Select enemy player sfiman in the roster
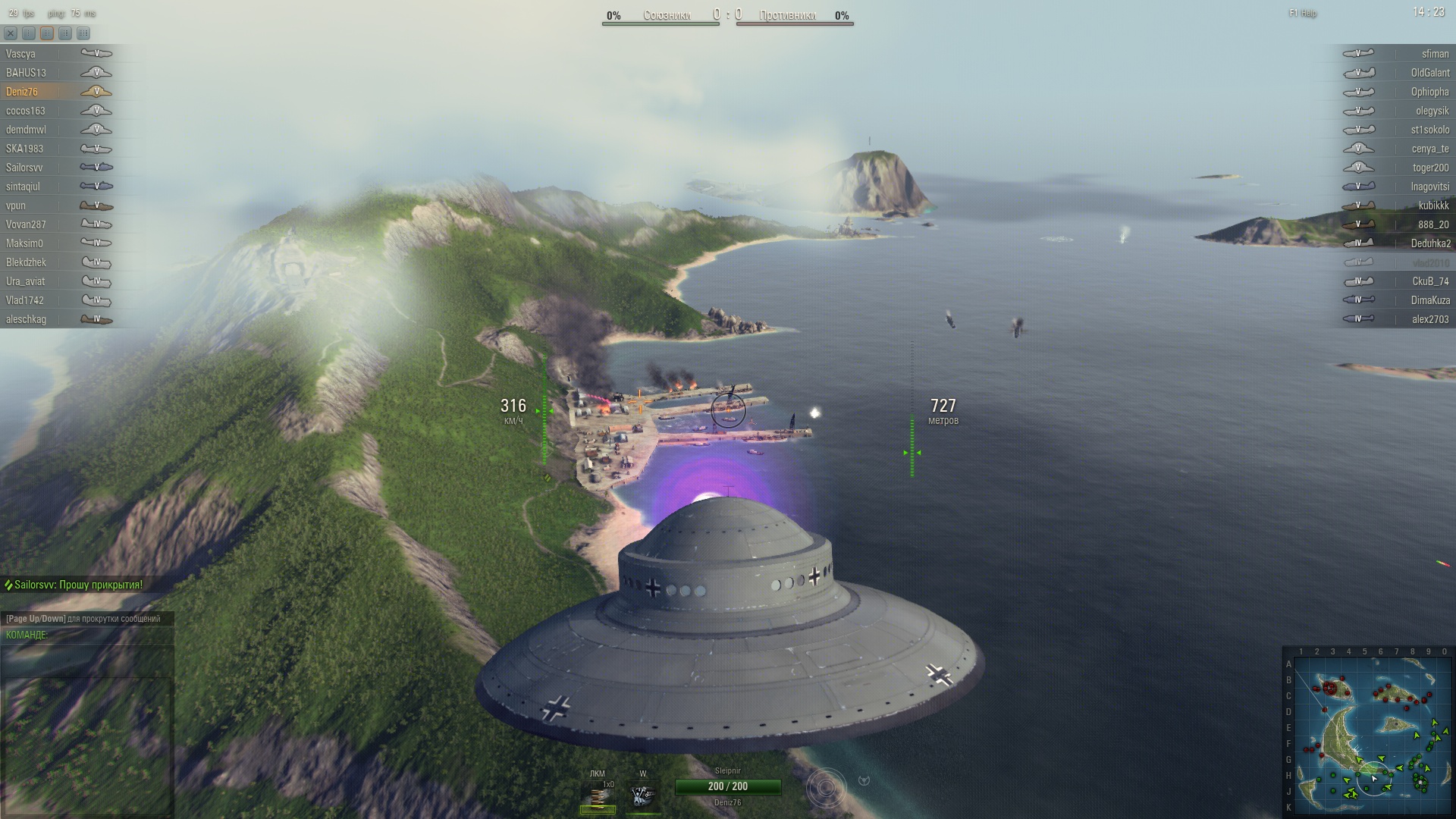 coord(1435,54)
